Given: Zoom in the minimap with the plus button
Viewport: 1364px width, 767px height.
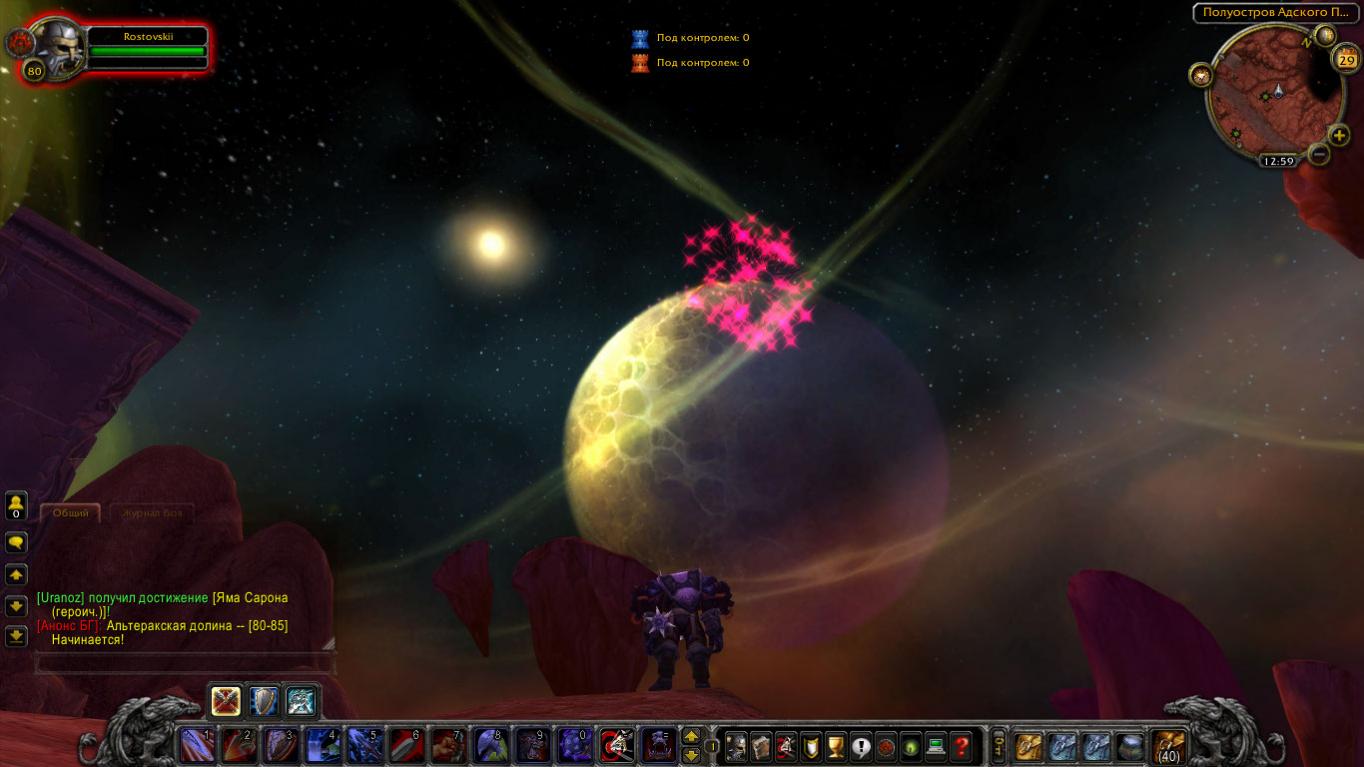Looking at the screenshot, I should (1339, 136).
